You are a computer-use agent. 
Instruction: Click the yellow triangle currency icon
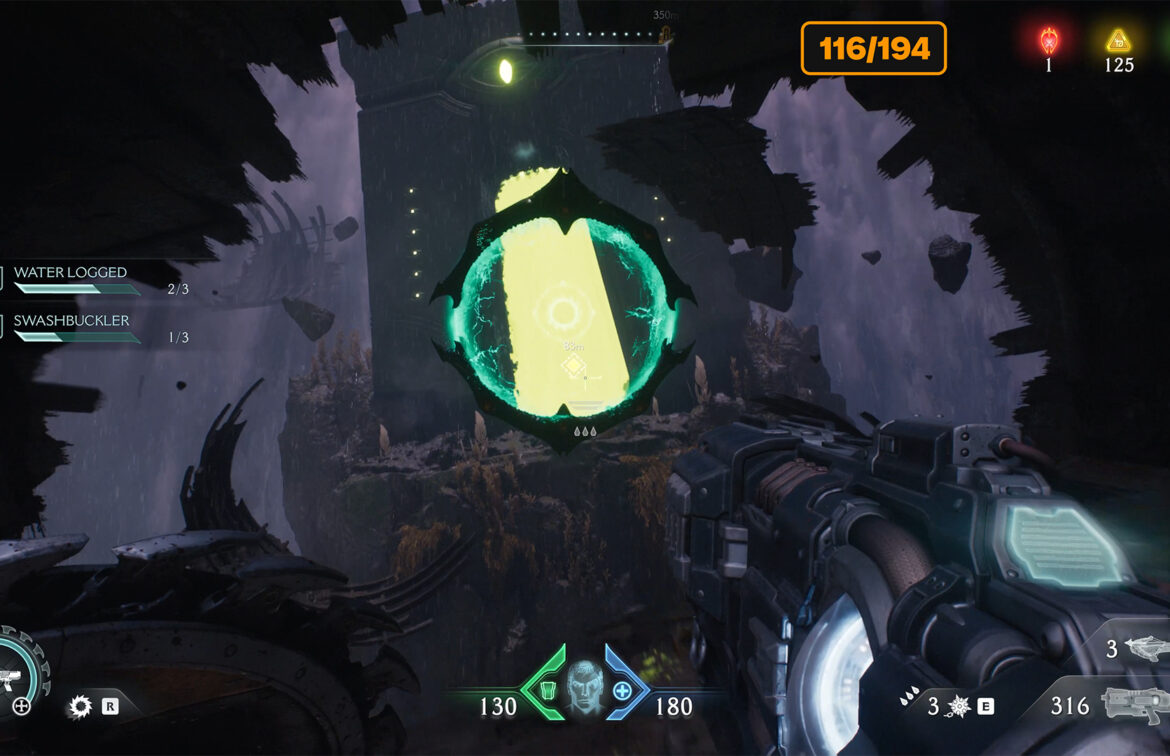coord(1118,41)
